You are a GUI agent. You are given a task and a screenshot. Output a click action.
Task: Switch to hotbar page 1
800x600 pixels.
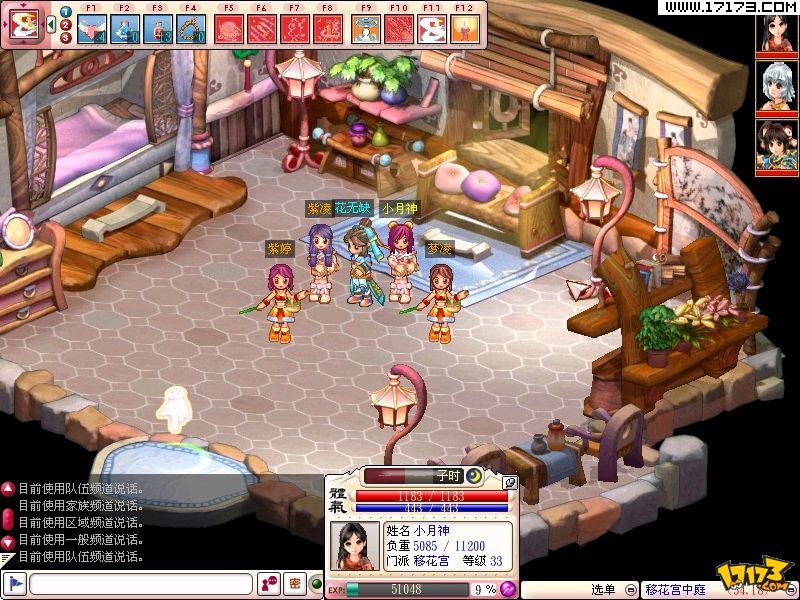click(x=65, y=12)
